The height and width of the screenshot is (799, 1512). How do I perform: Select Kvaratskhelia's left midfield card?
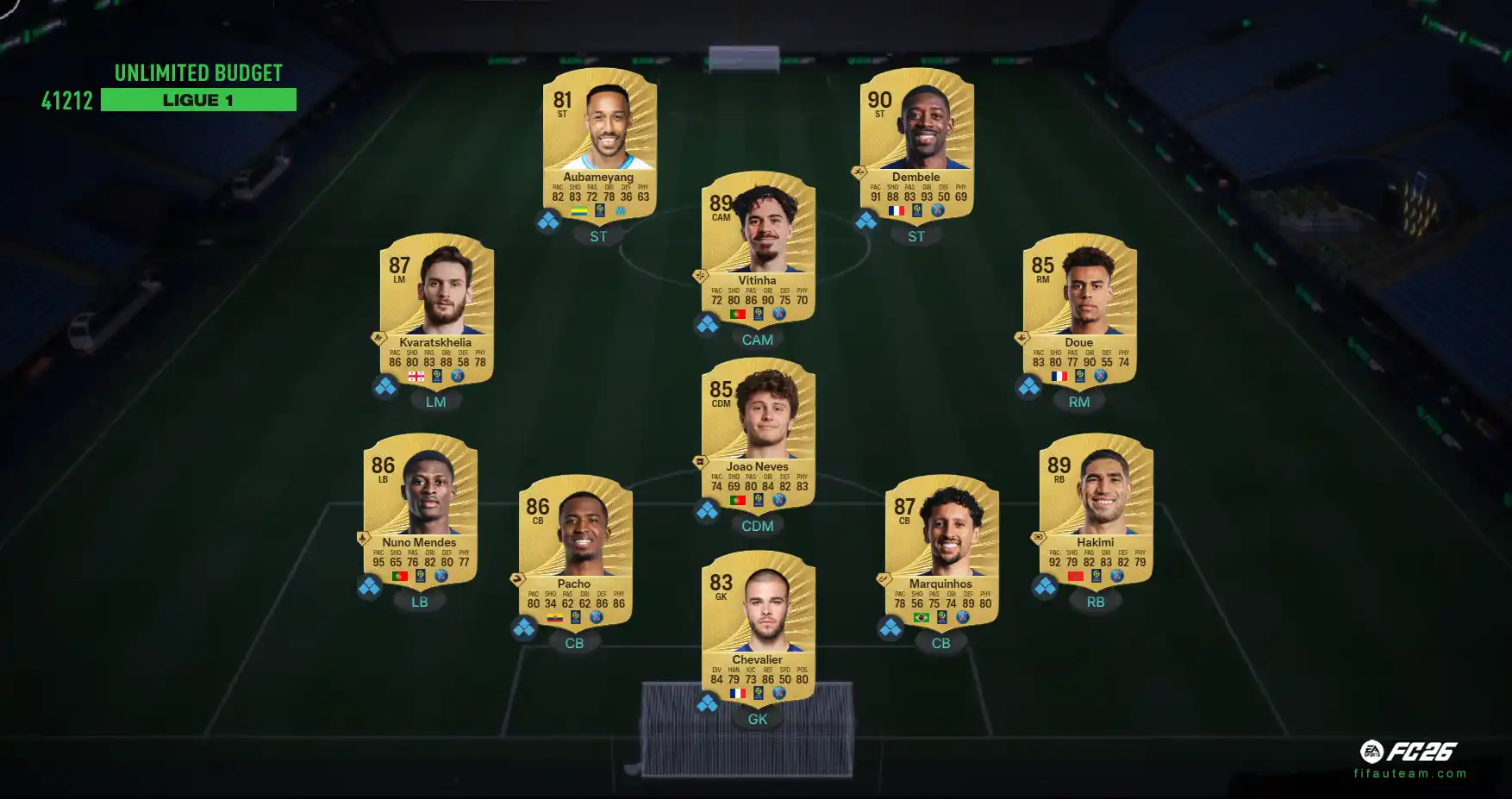pyautogui.click(x=436, y=308)
